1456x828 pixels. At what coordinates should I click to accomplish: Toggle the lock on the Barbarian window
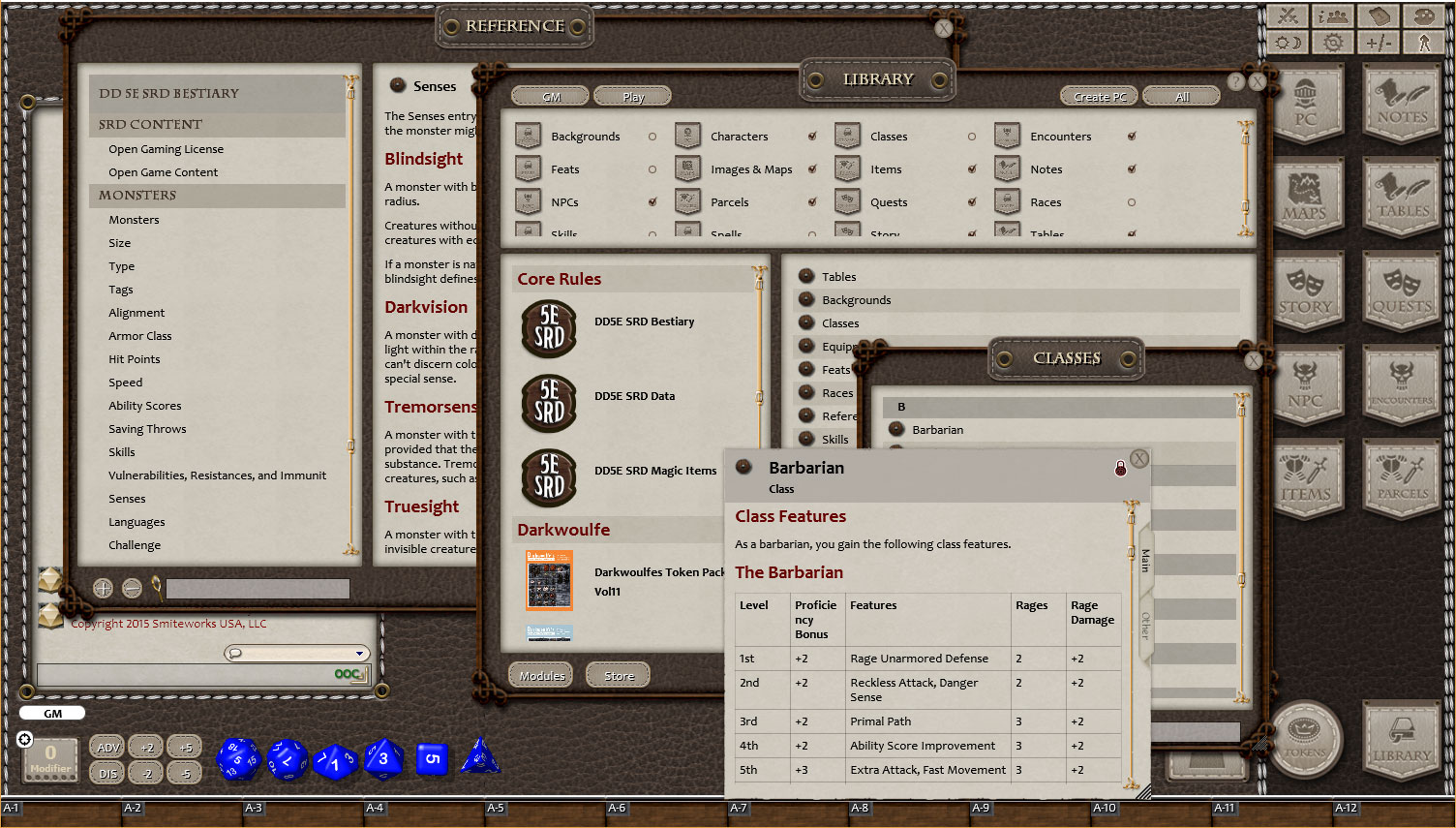click(1120, 468)
